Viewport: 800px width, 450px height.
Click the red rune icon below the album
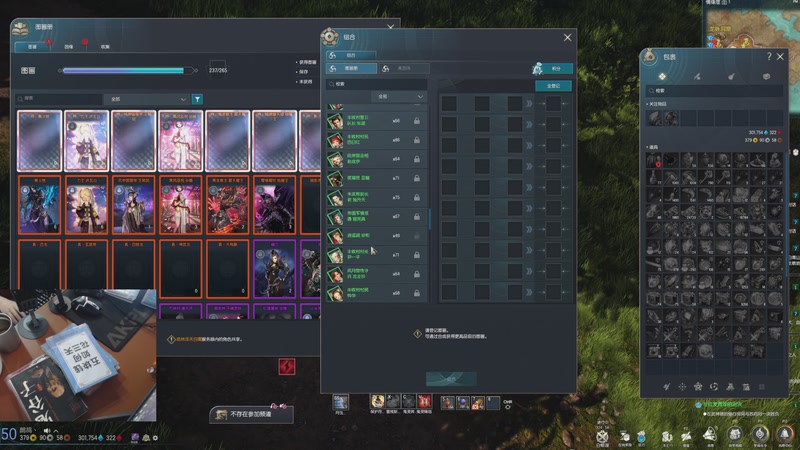[x=287, y=367]
